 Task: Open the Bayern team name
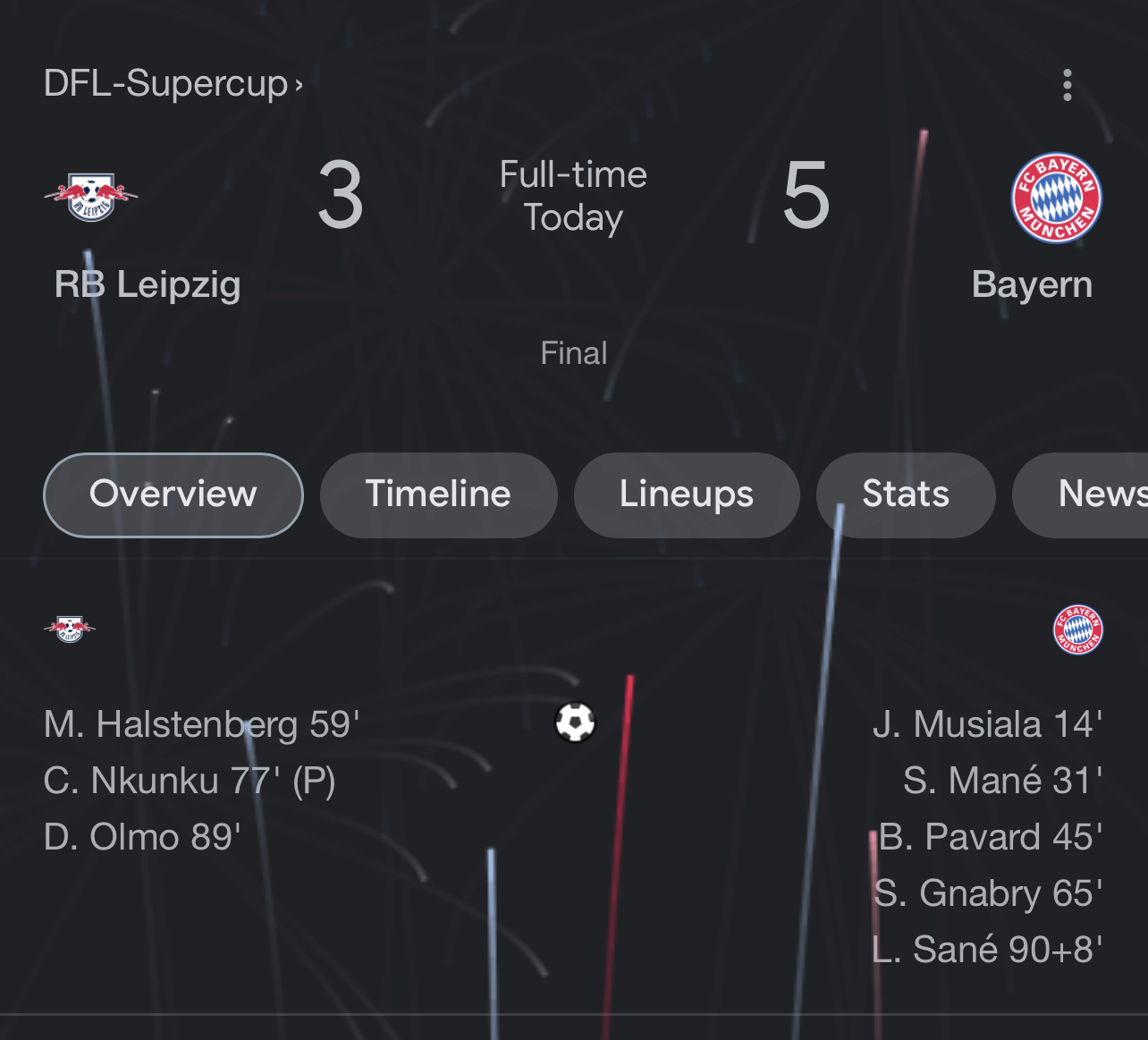[1032, 284]
